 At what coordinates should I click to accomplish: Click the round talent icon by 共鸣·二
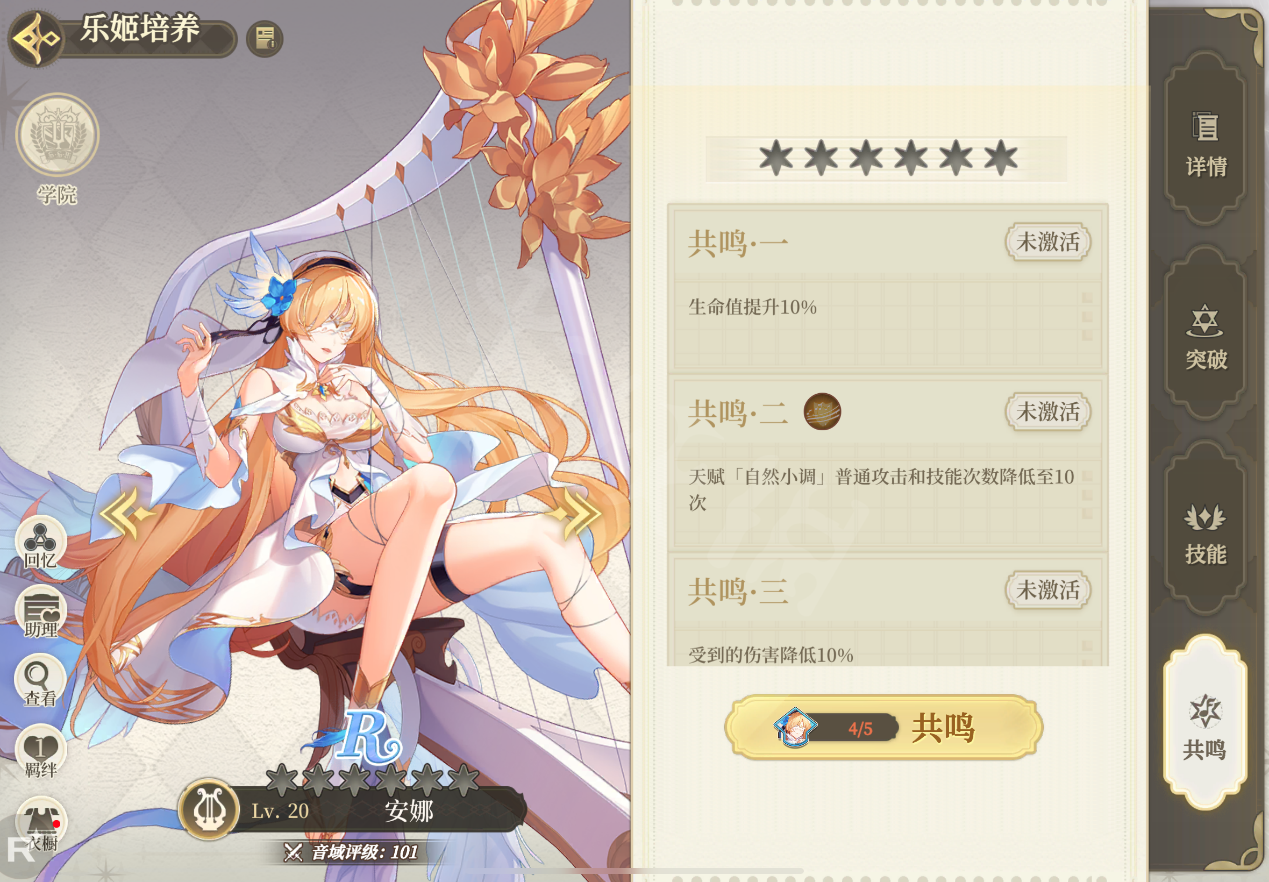click(822, 411)
